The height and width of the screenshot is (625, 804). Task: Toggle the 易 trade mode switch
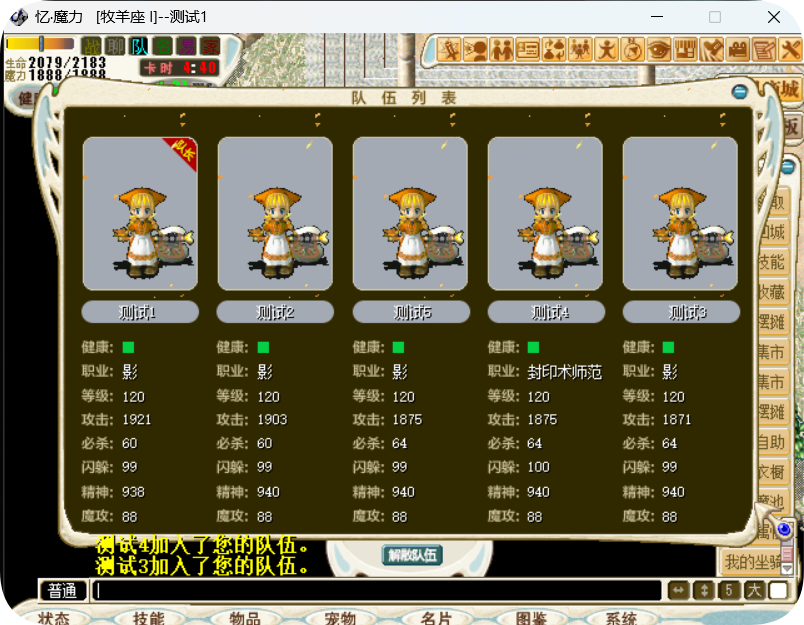(x=186, y=46)
